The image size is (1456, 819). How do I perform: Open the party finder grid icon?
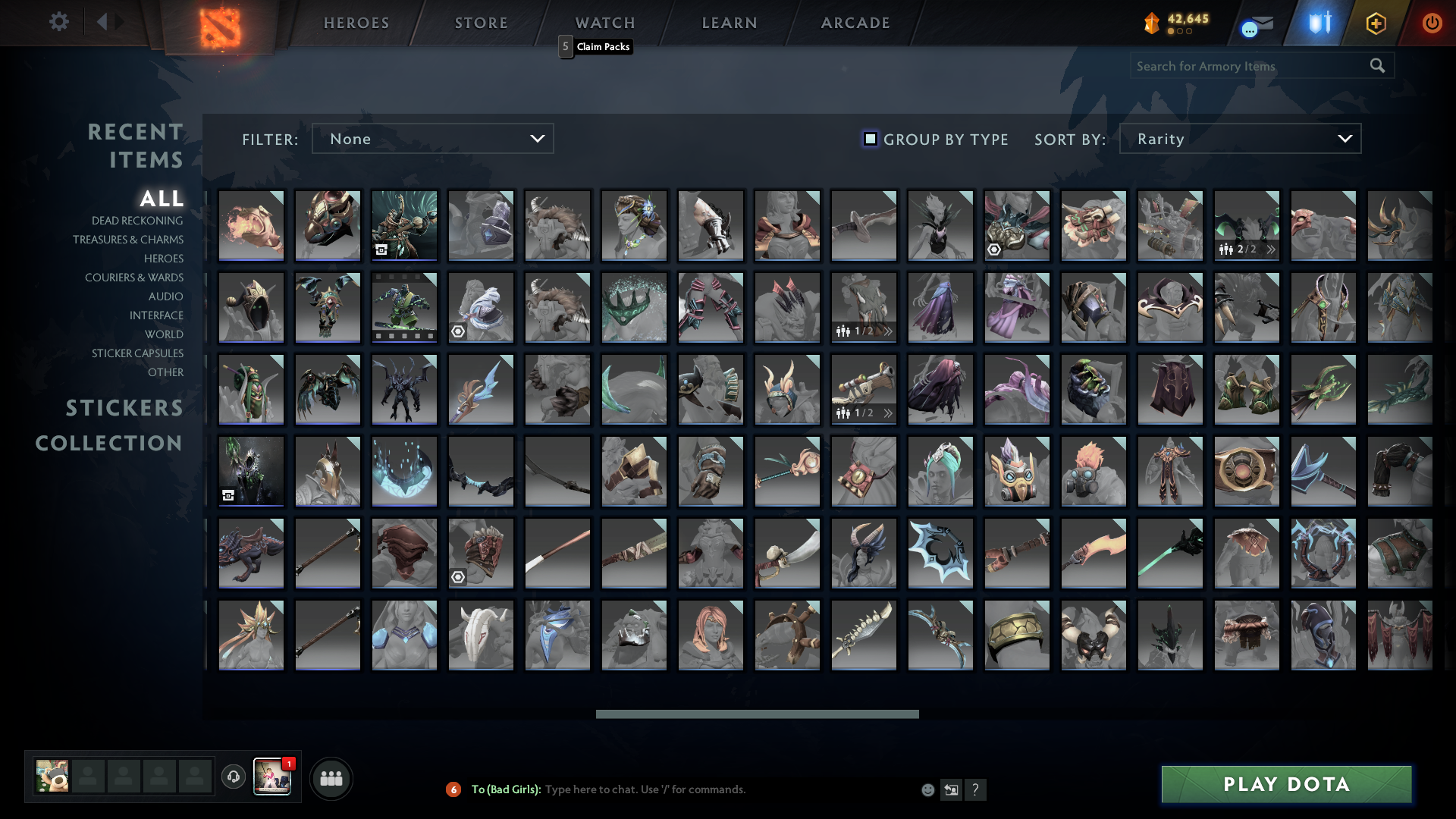[331, 778]
